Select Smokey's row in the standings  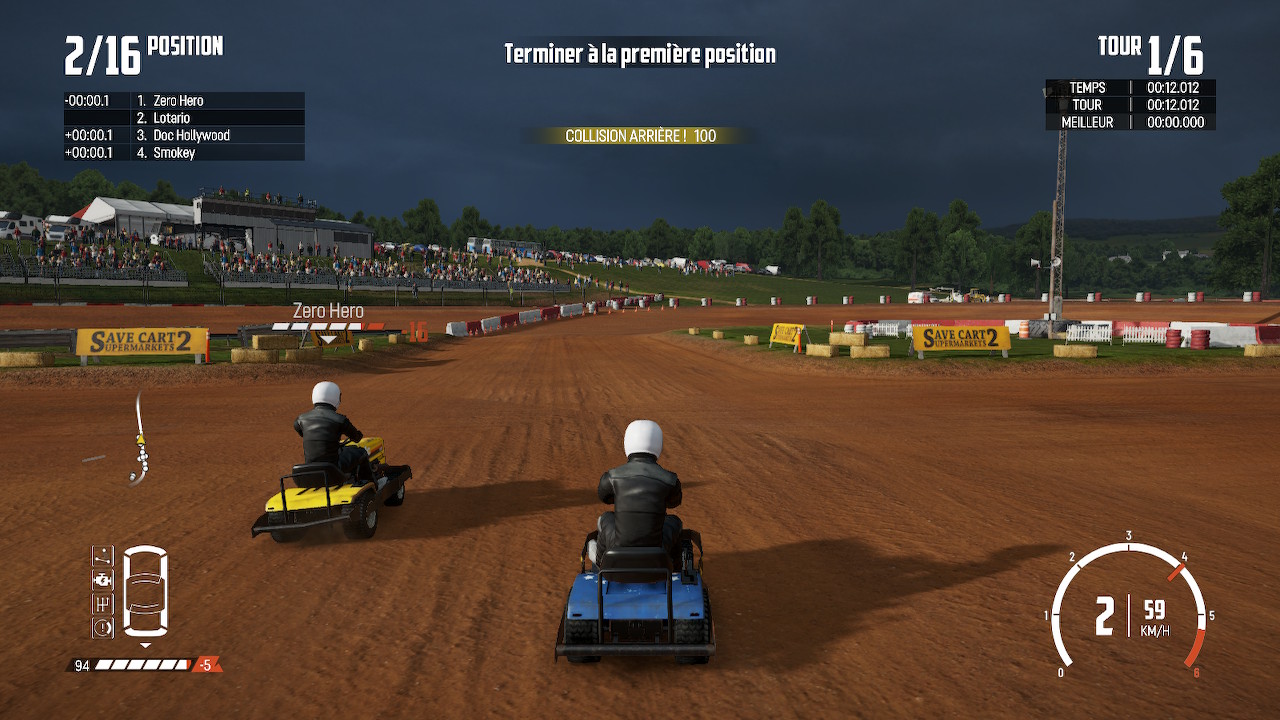174,153
